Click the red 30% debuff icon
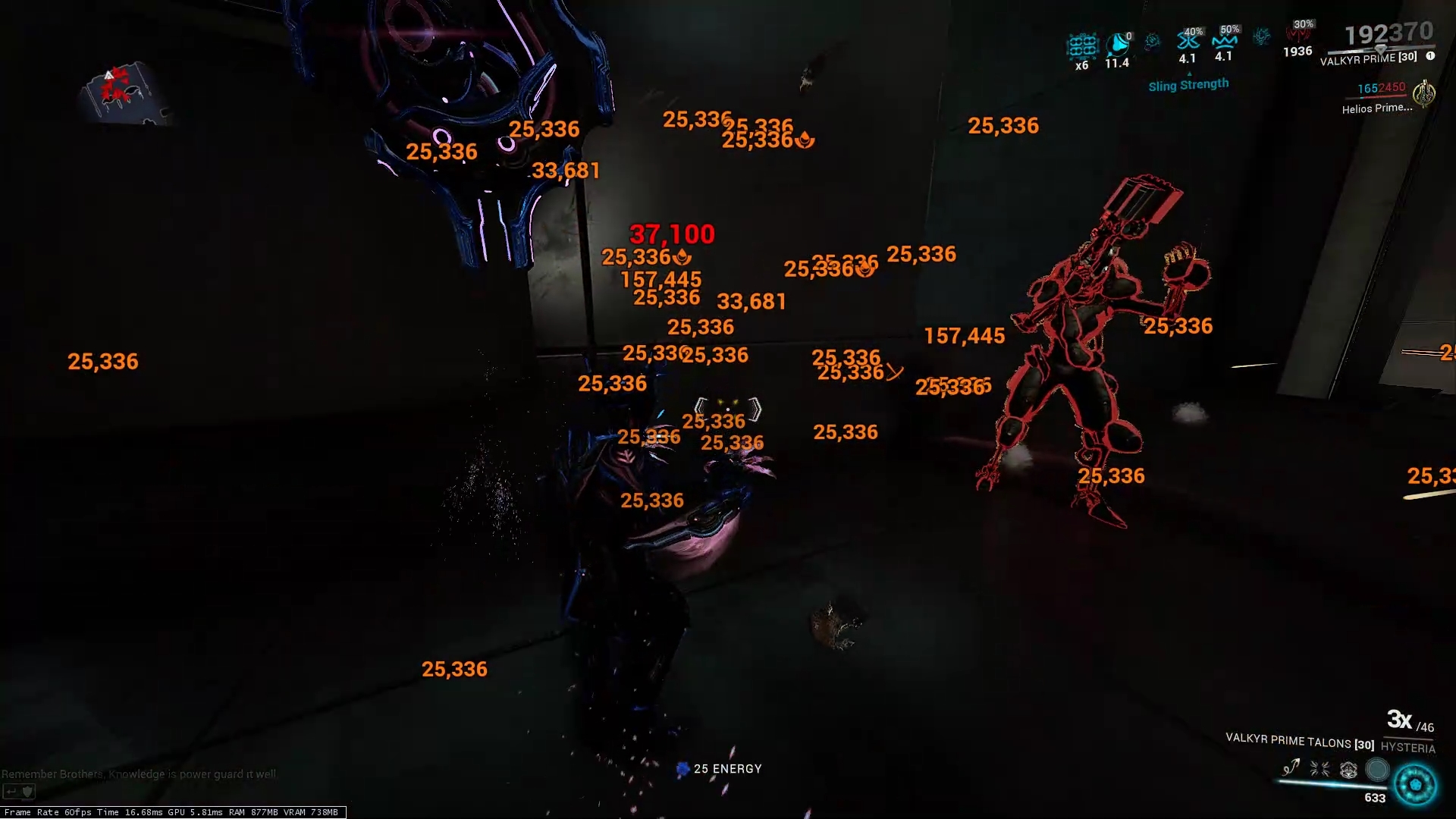 point(1298,36)
